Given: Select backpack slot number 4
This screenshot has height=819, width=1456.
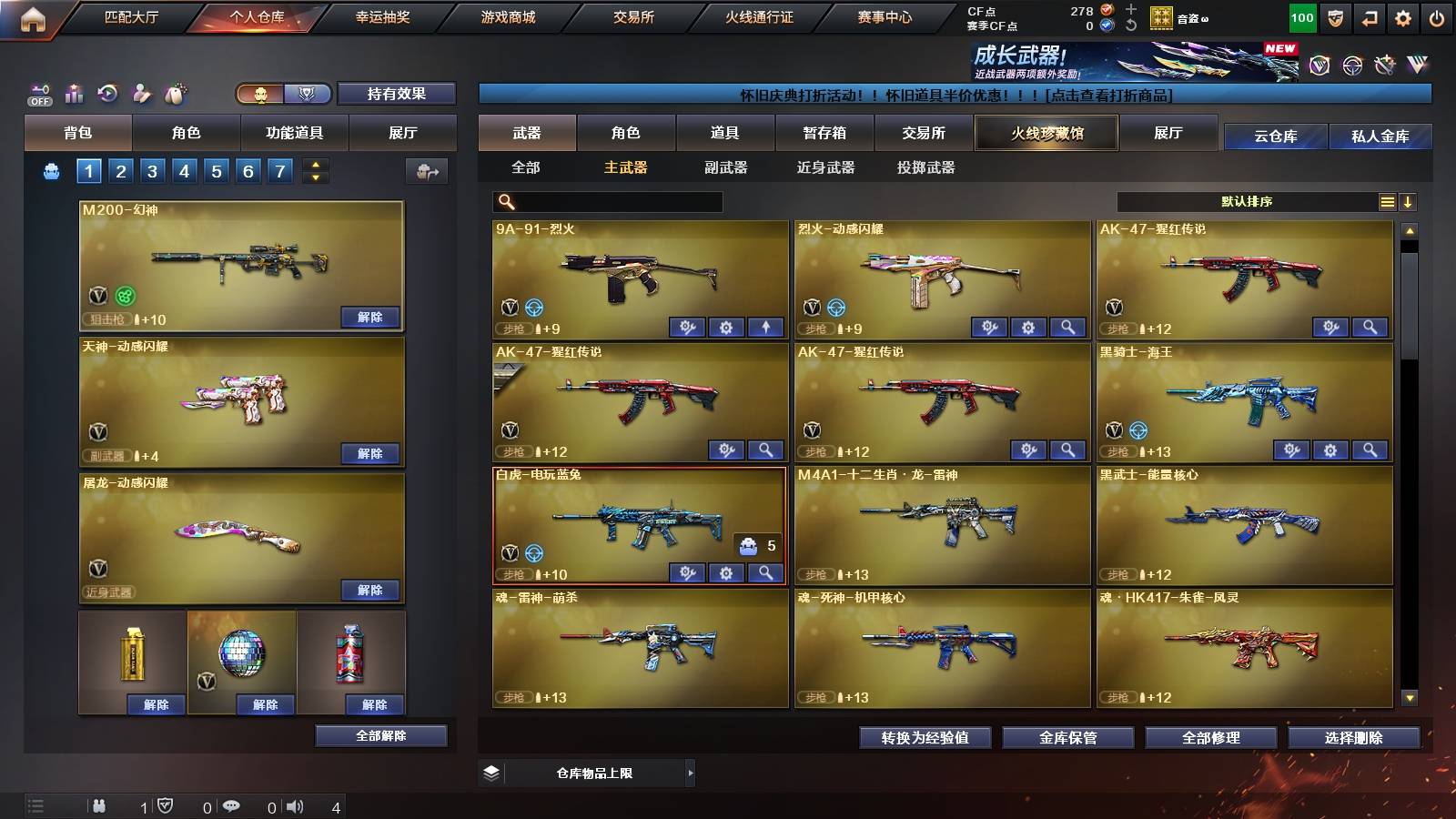Looking at the screenshot, I should [x=187, y=169].
